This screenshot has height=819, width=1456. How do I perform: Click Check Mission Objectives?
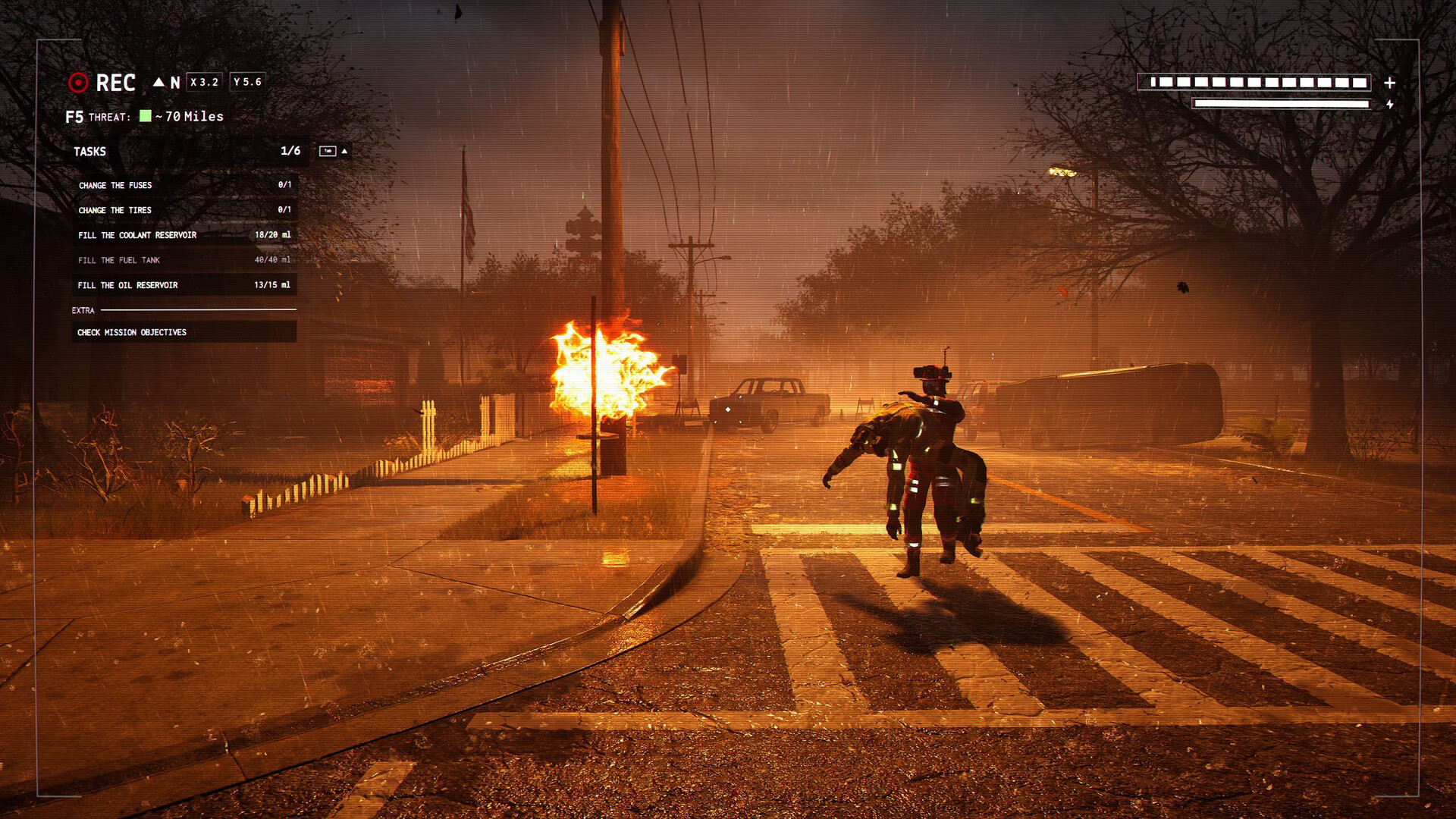tap(133, 332)
